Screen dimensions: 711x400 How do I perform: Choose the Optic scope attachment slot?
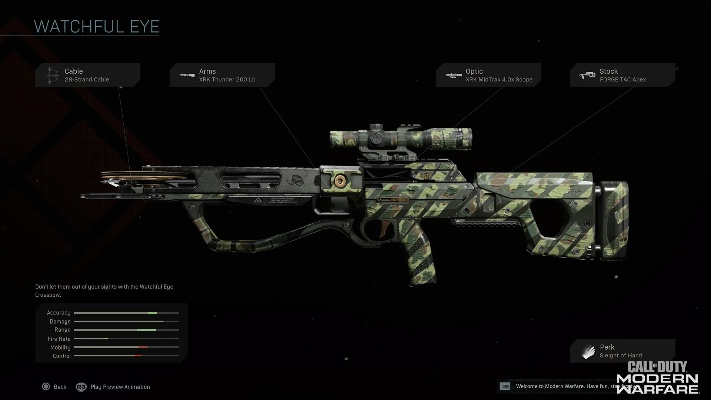[488, 75]
